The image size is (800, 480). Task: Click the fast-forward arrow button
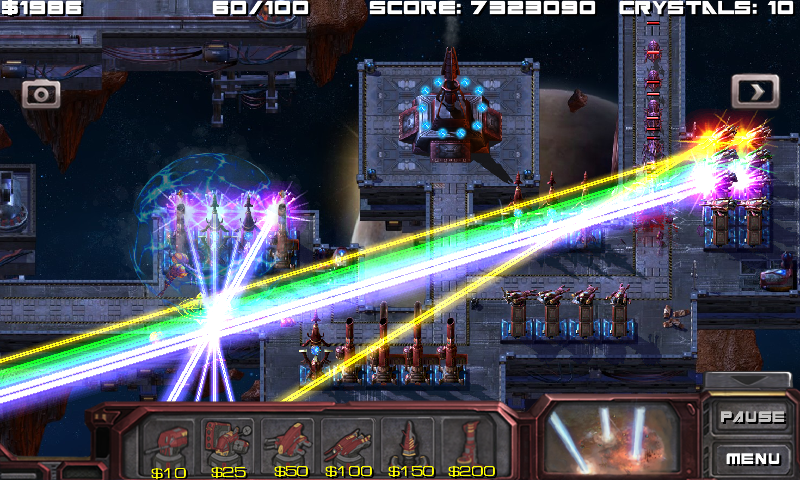pyautogui.click(x=755, y=91)
